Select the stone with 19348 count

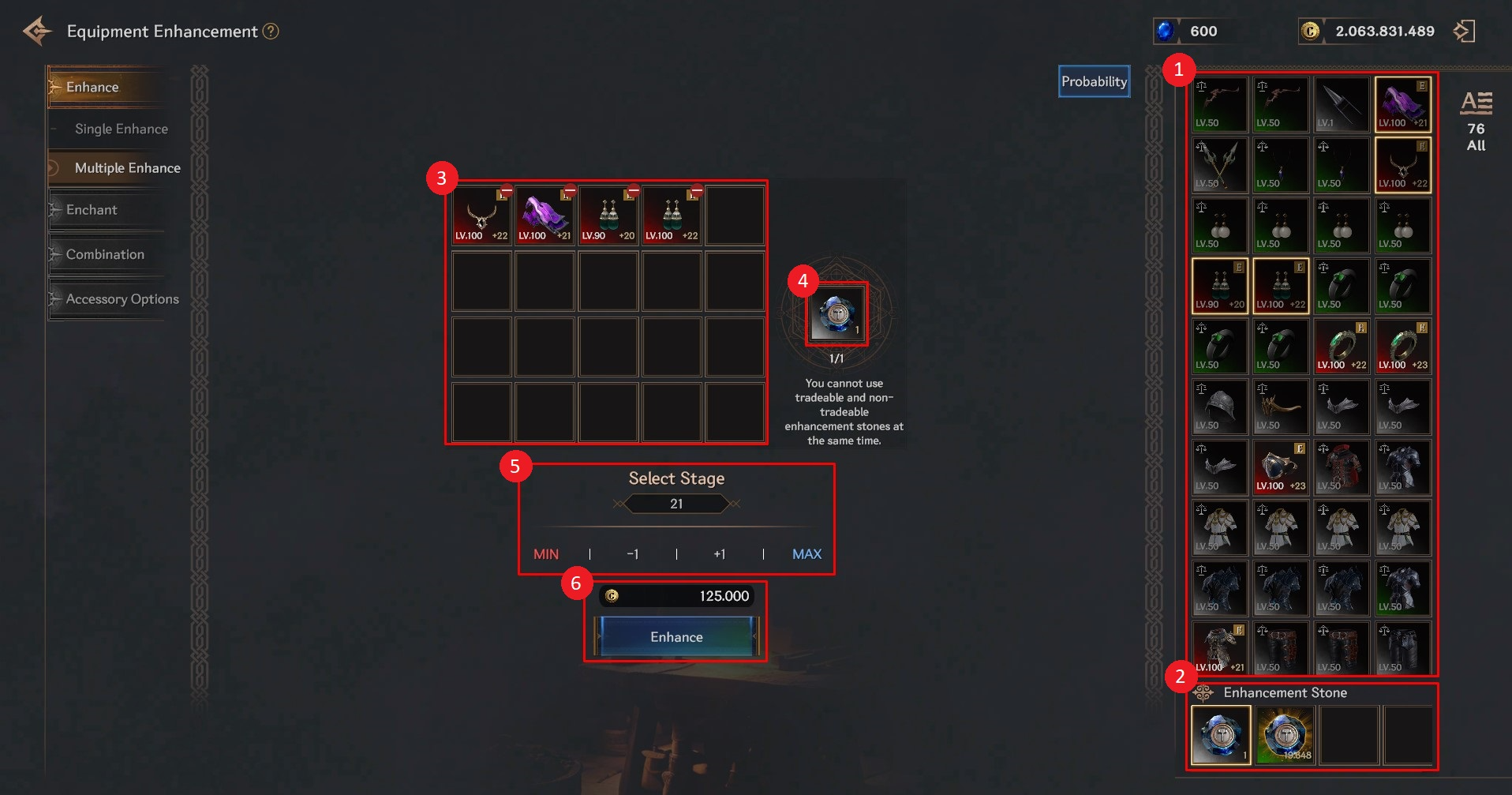coord(1284,735)
